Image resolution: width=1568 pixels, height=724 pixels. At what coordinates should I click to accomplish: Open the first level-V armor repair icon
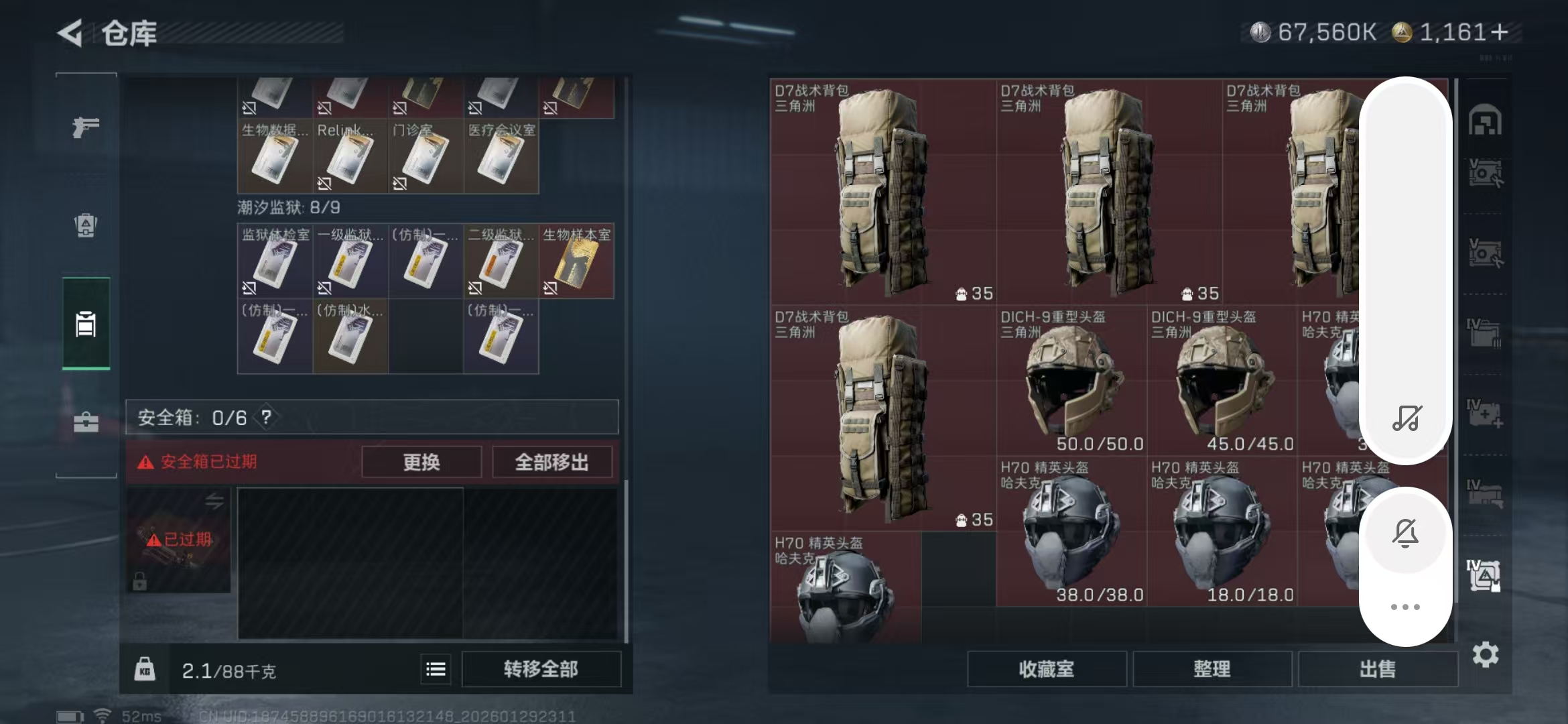1485,173
